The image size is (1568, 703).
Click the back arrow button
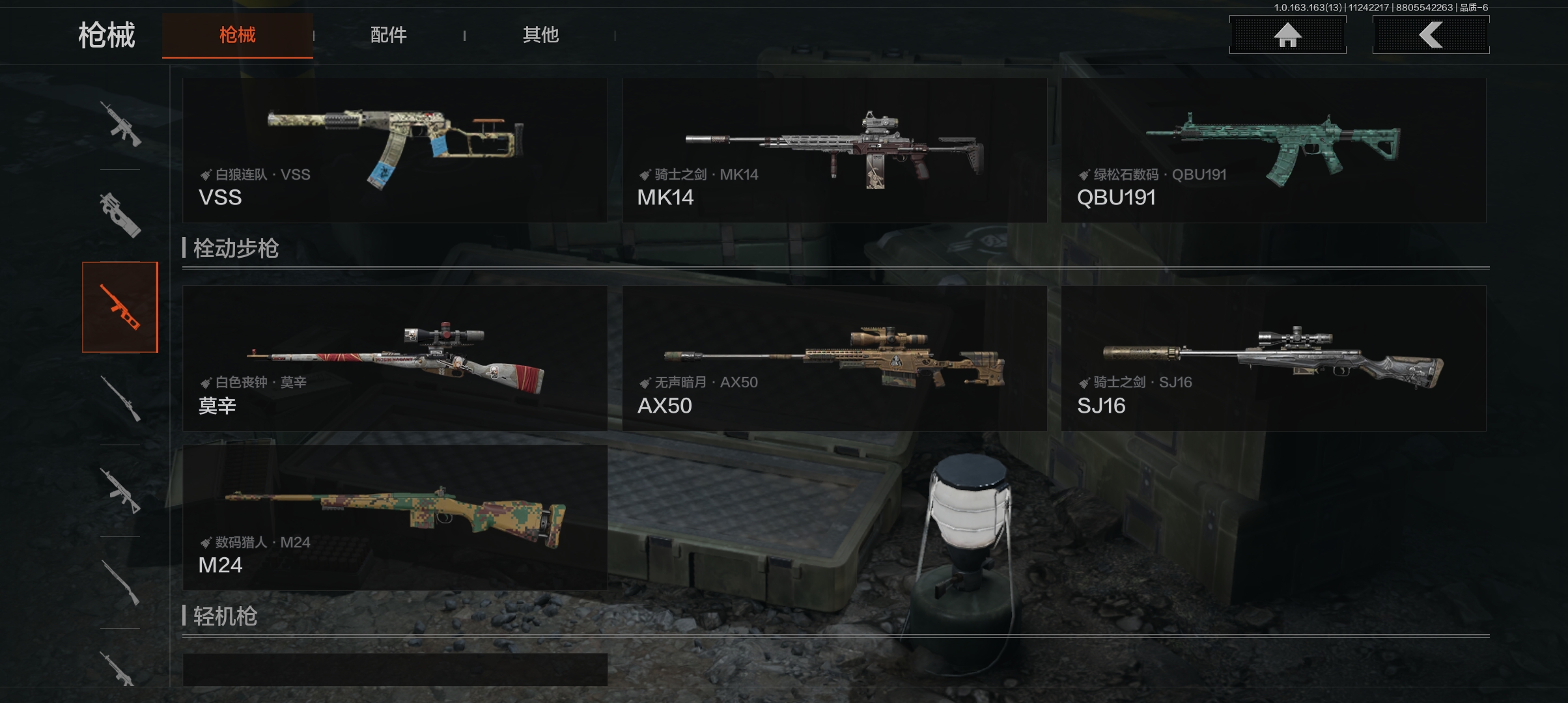1431,35
